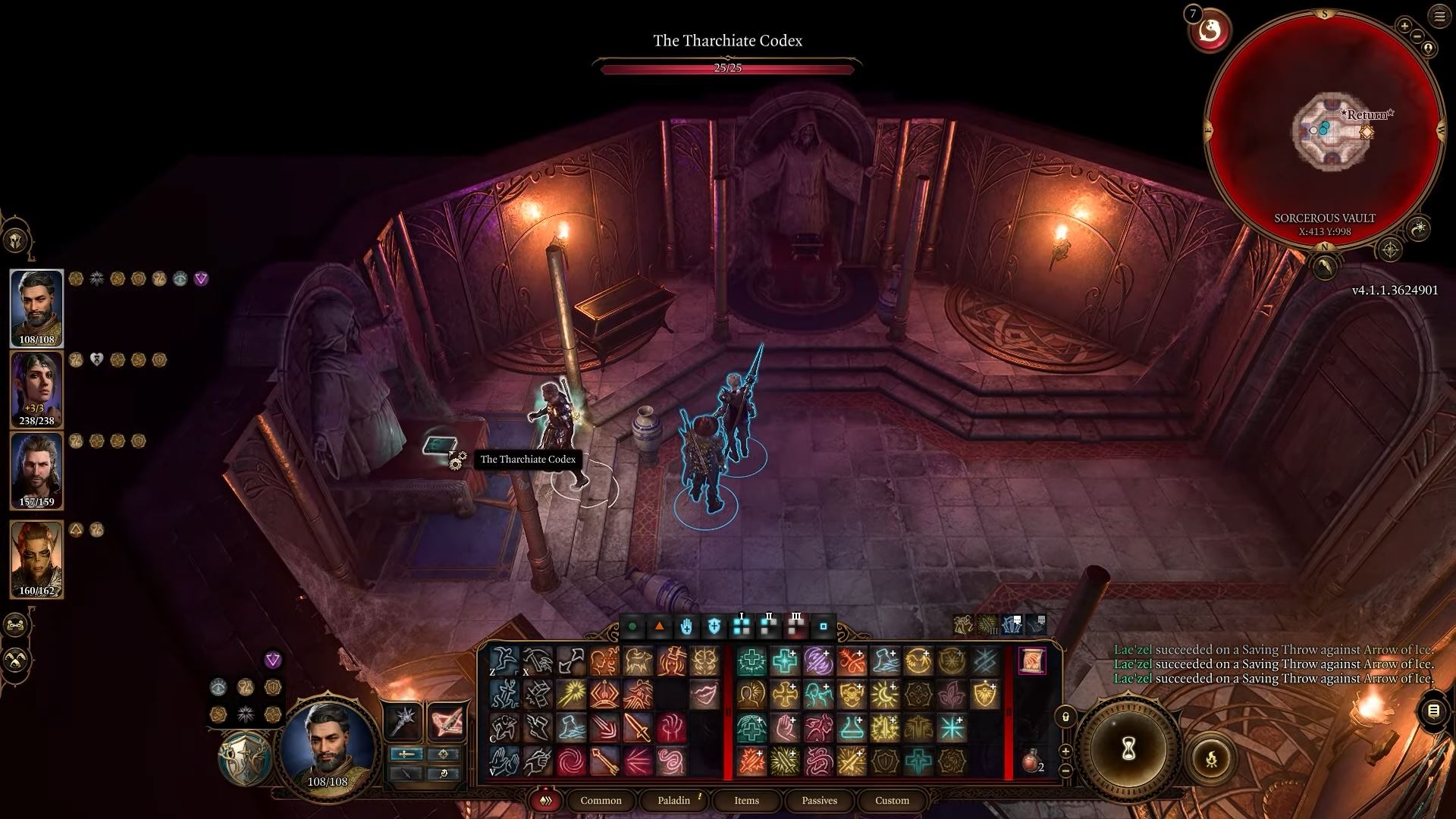This screenshot has height=819, width=1456.
Task: Open the Paladin hotbar tab
Action: point(673,800)
